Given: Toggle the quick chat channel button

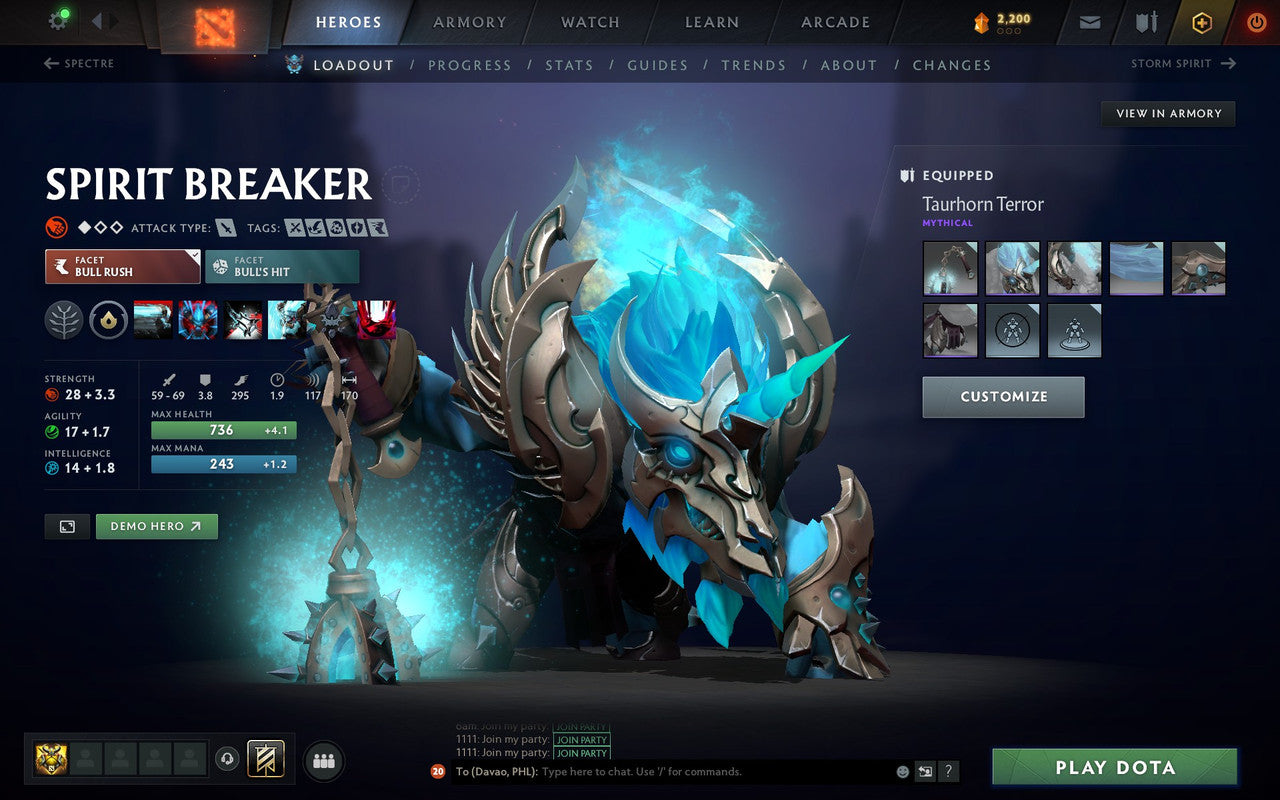Looking at the screenshot, I should [x=925, y=771].
